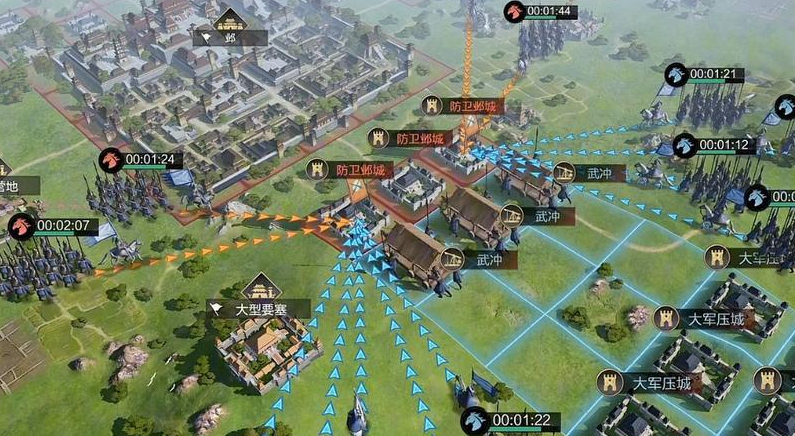Tap the blue army marker timed 00:01:12

pos(685,145)
